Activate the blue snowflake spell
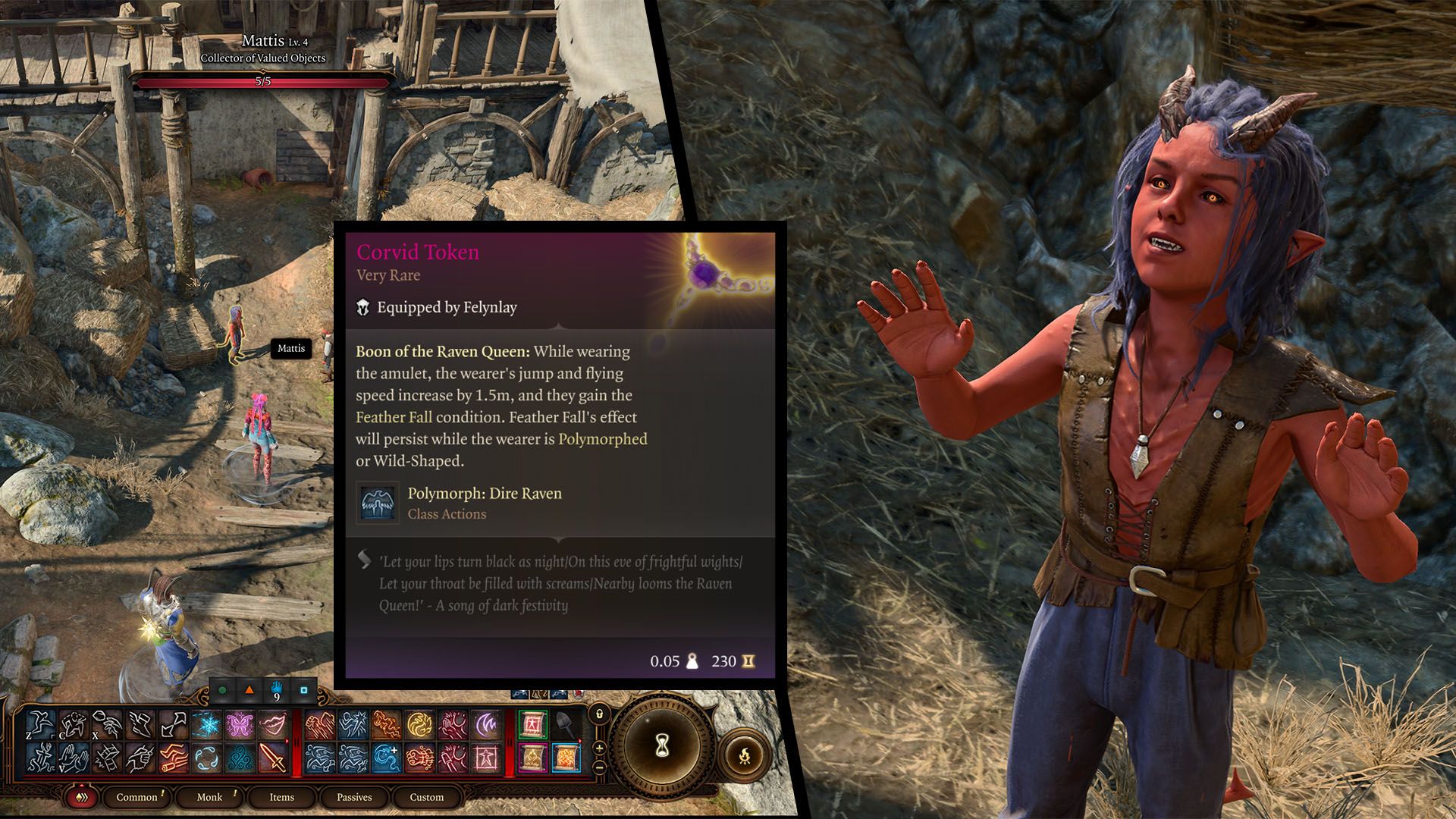 click(x=206, y=725)
